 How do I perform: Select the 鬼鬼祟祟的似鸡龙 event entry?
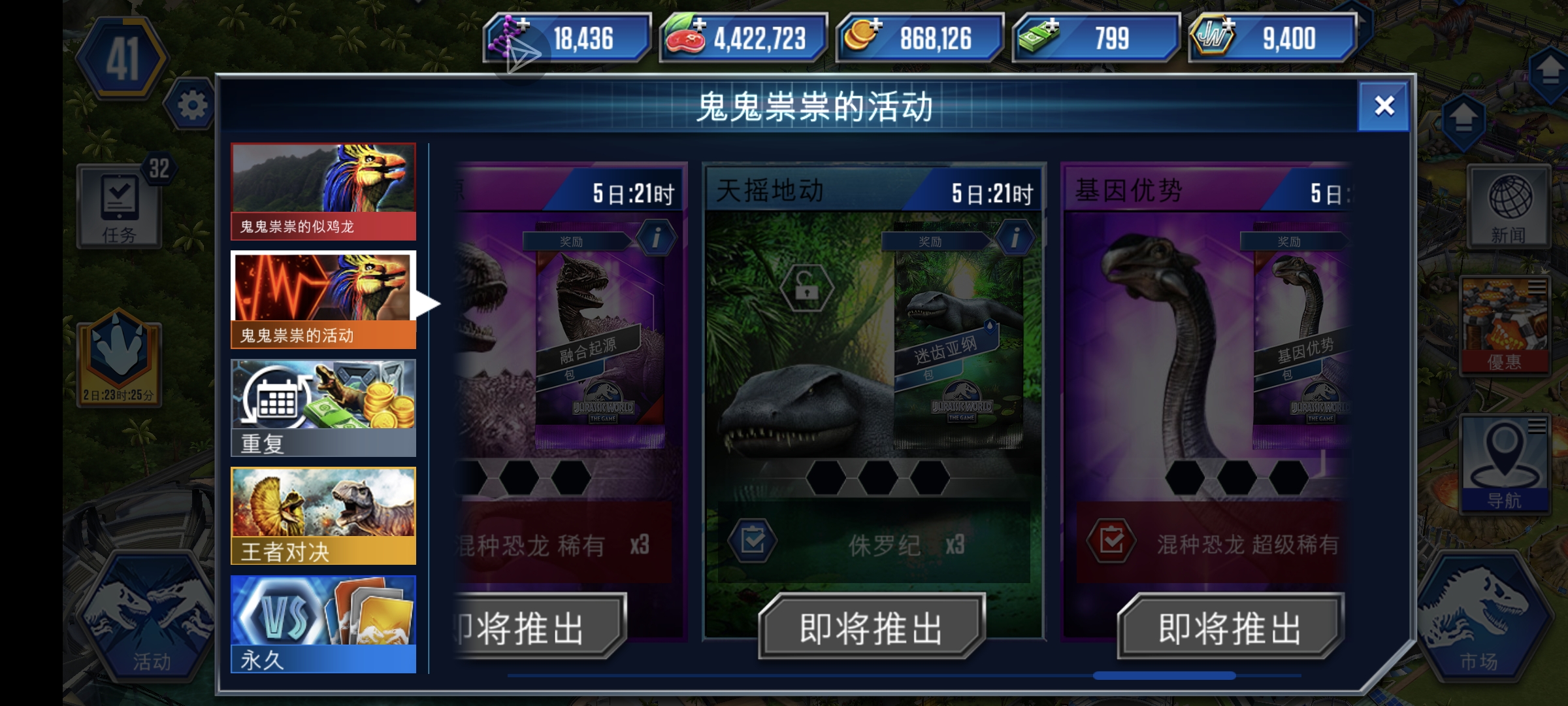click(x=323, y=190)
